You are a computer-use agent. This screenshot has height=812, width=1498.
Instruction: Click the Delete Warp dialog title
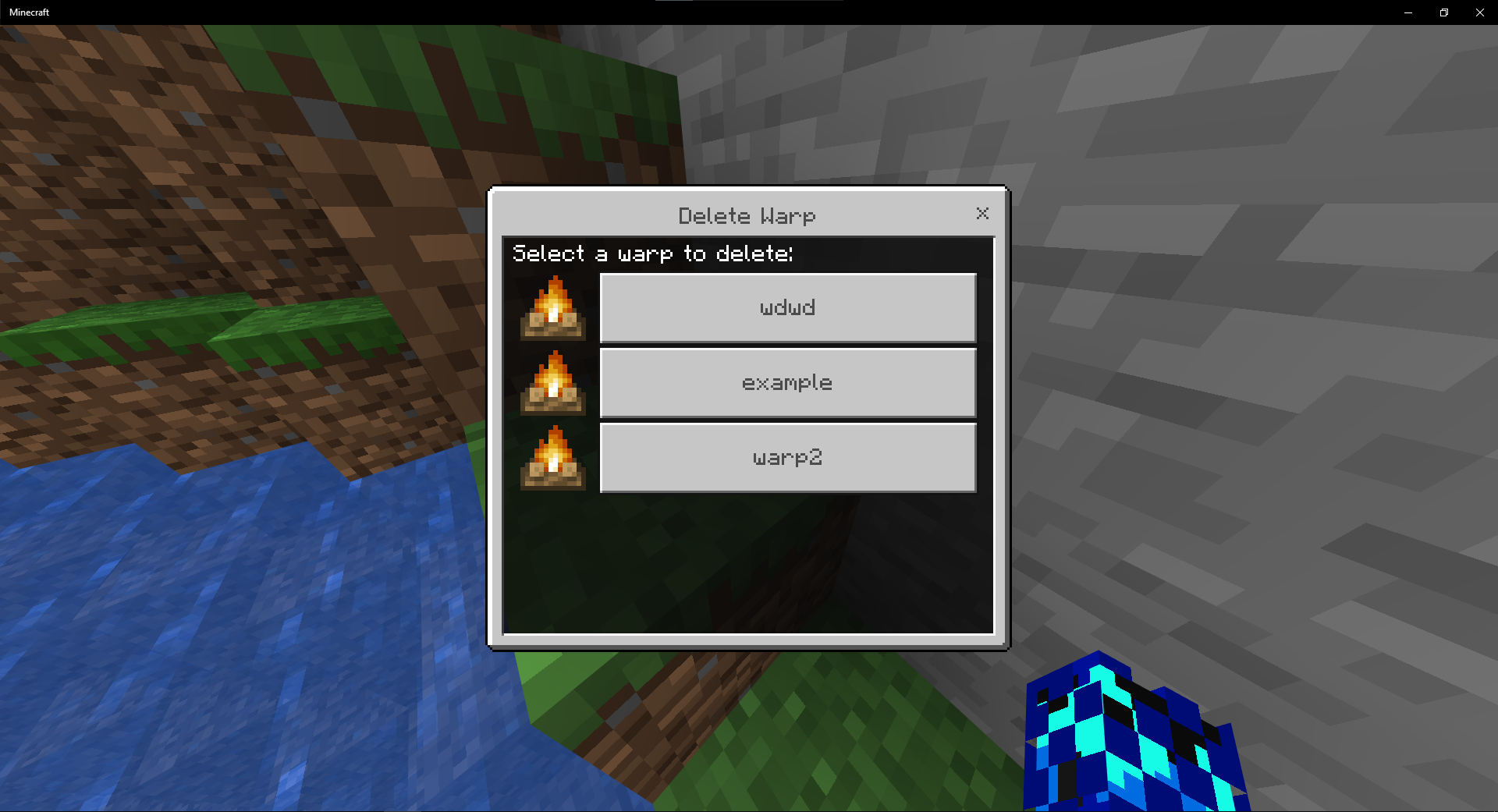pos(747,216)
